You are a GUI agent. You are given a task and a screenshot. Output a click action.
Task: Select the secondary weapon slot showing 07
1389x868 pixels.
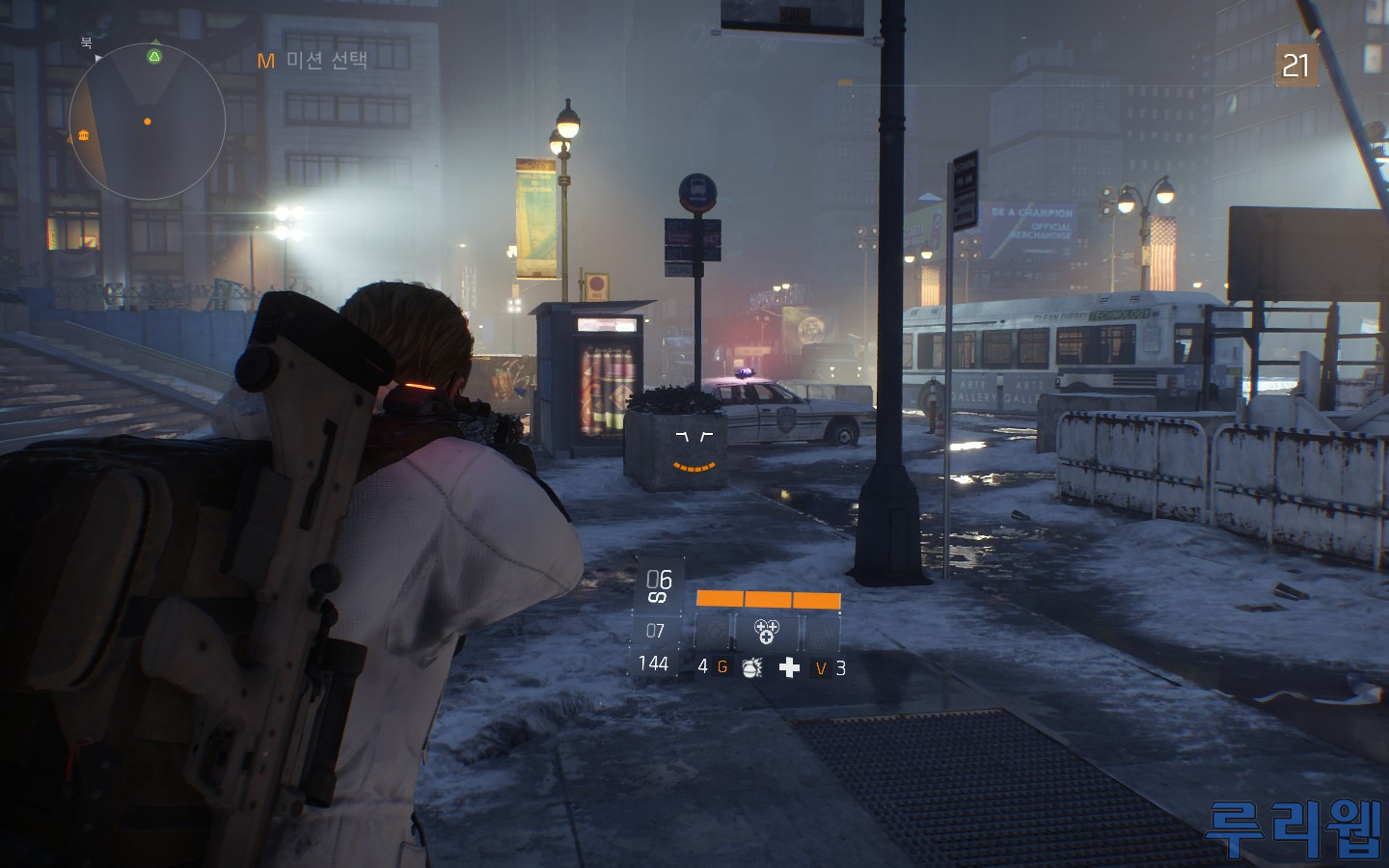(x=656, y=631)
